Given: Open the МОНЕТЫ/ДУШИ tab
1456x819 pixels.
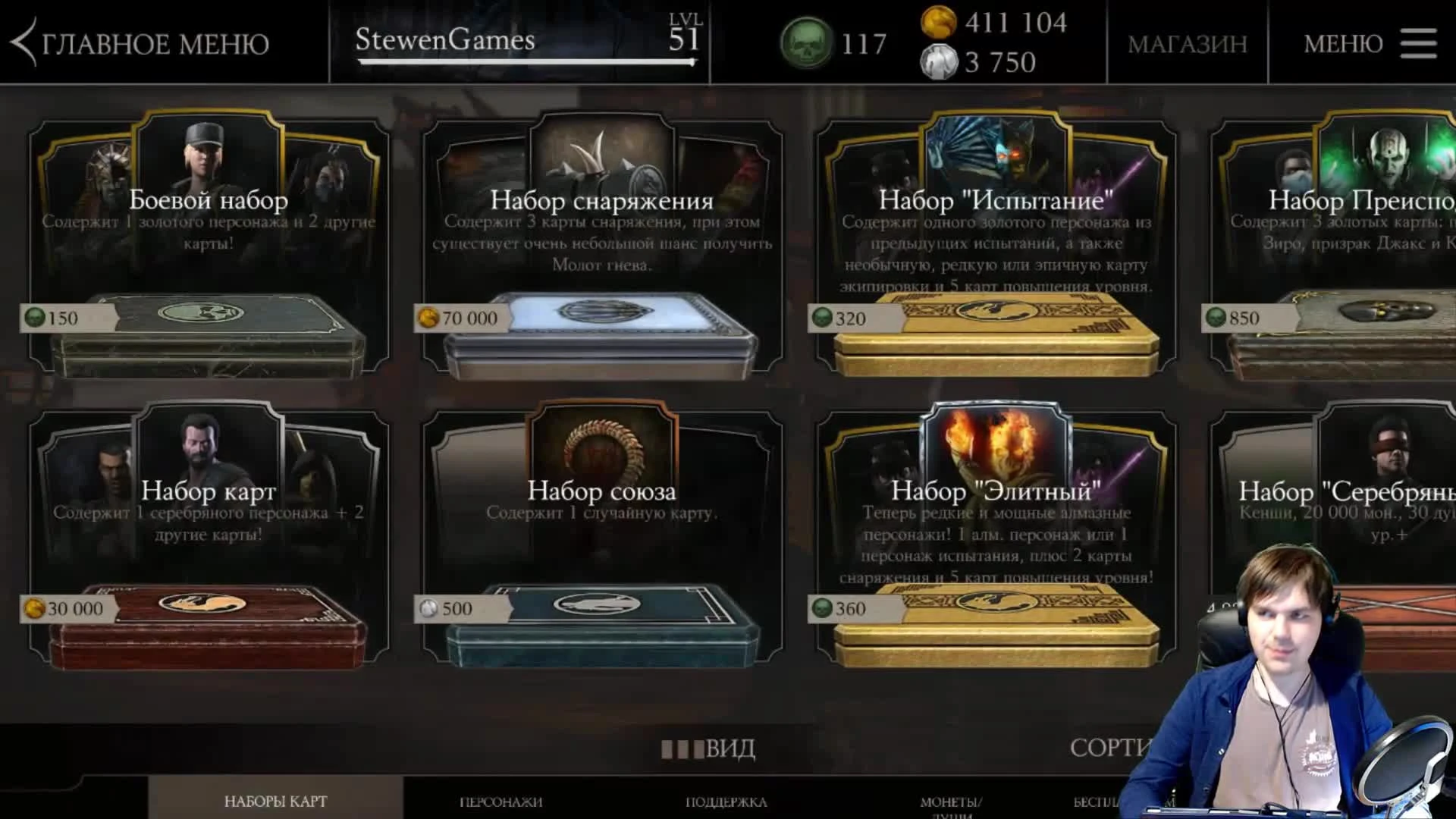Looking at the screenshot, I should (950, 801).
